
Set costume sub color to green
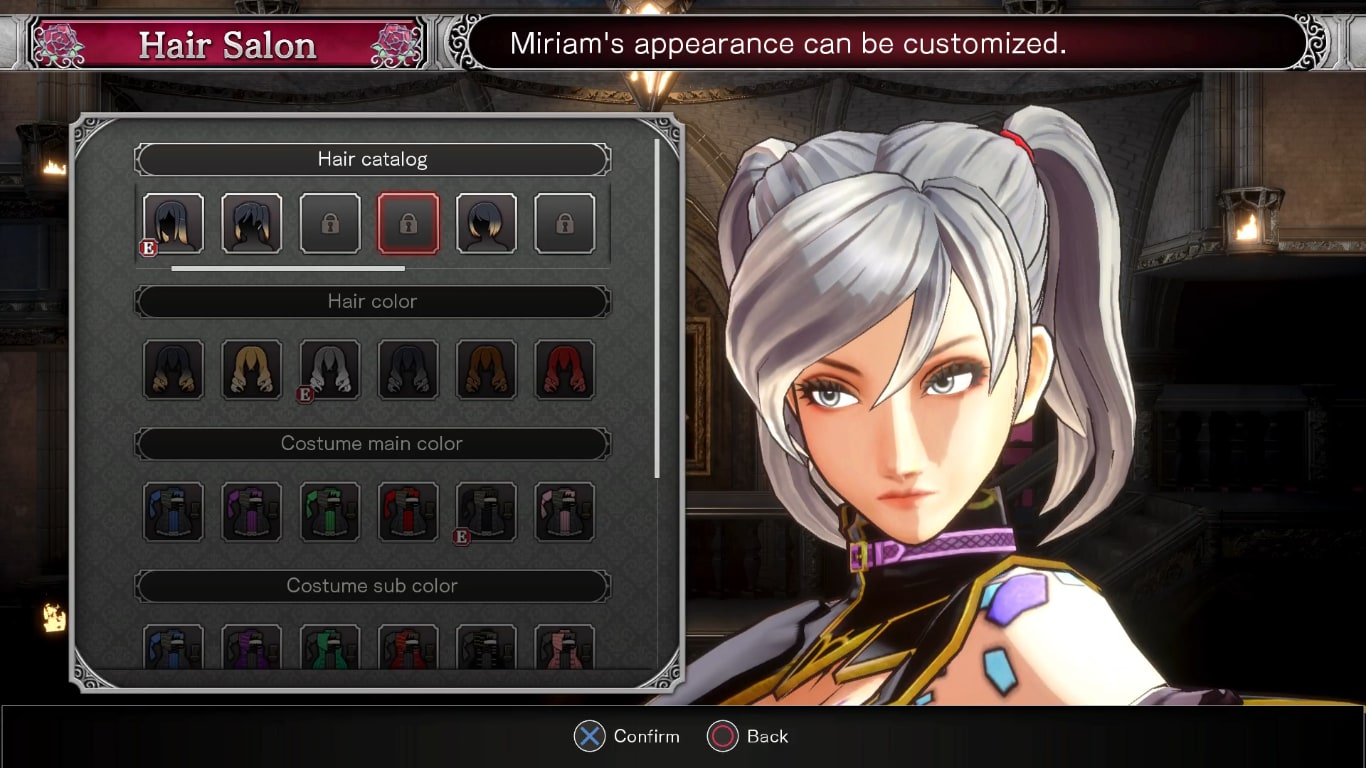(x=330, y=647)
